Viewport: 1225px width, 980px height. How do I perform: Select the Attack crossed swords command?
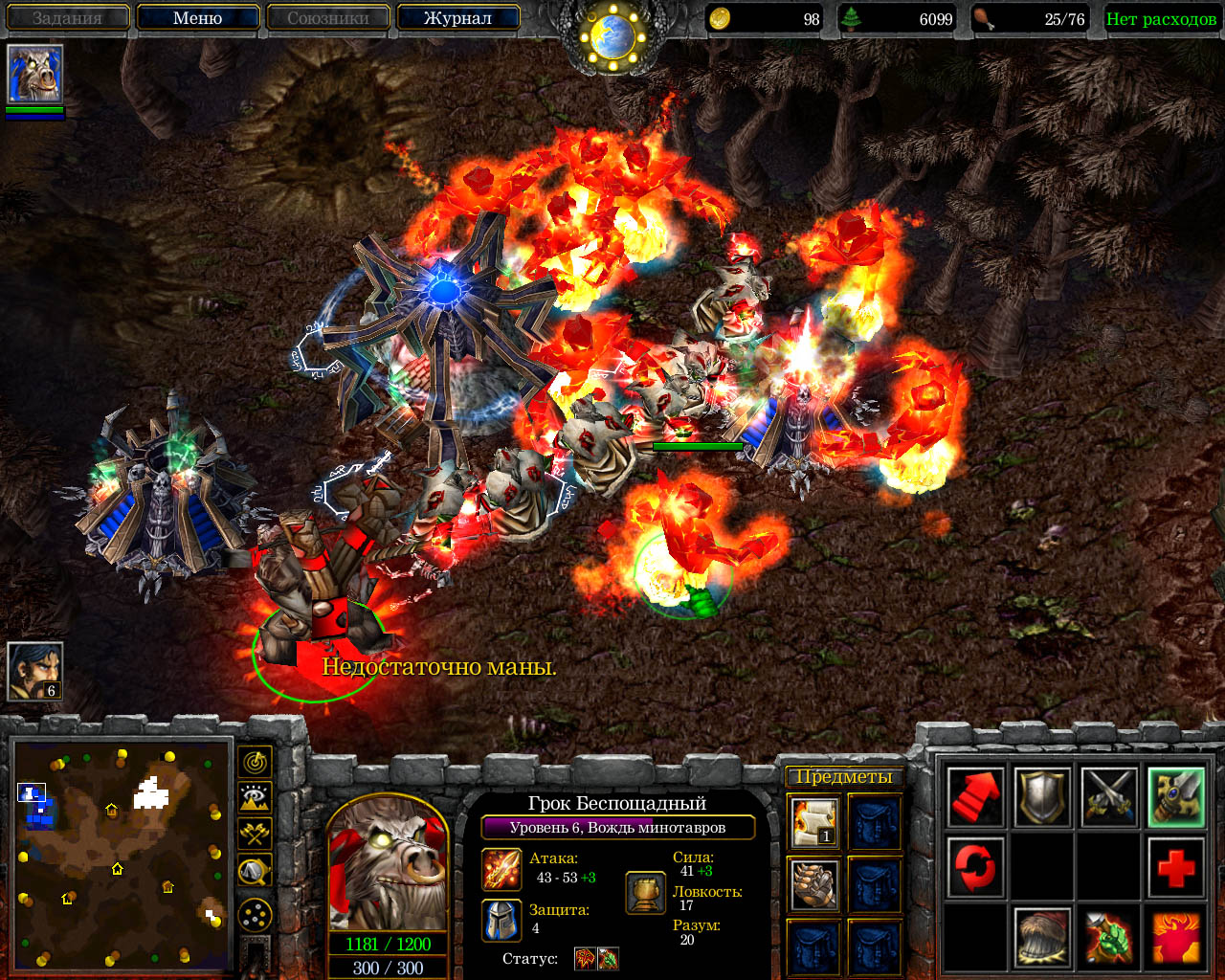[x=1109, y=797]
